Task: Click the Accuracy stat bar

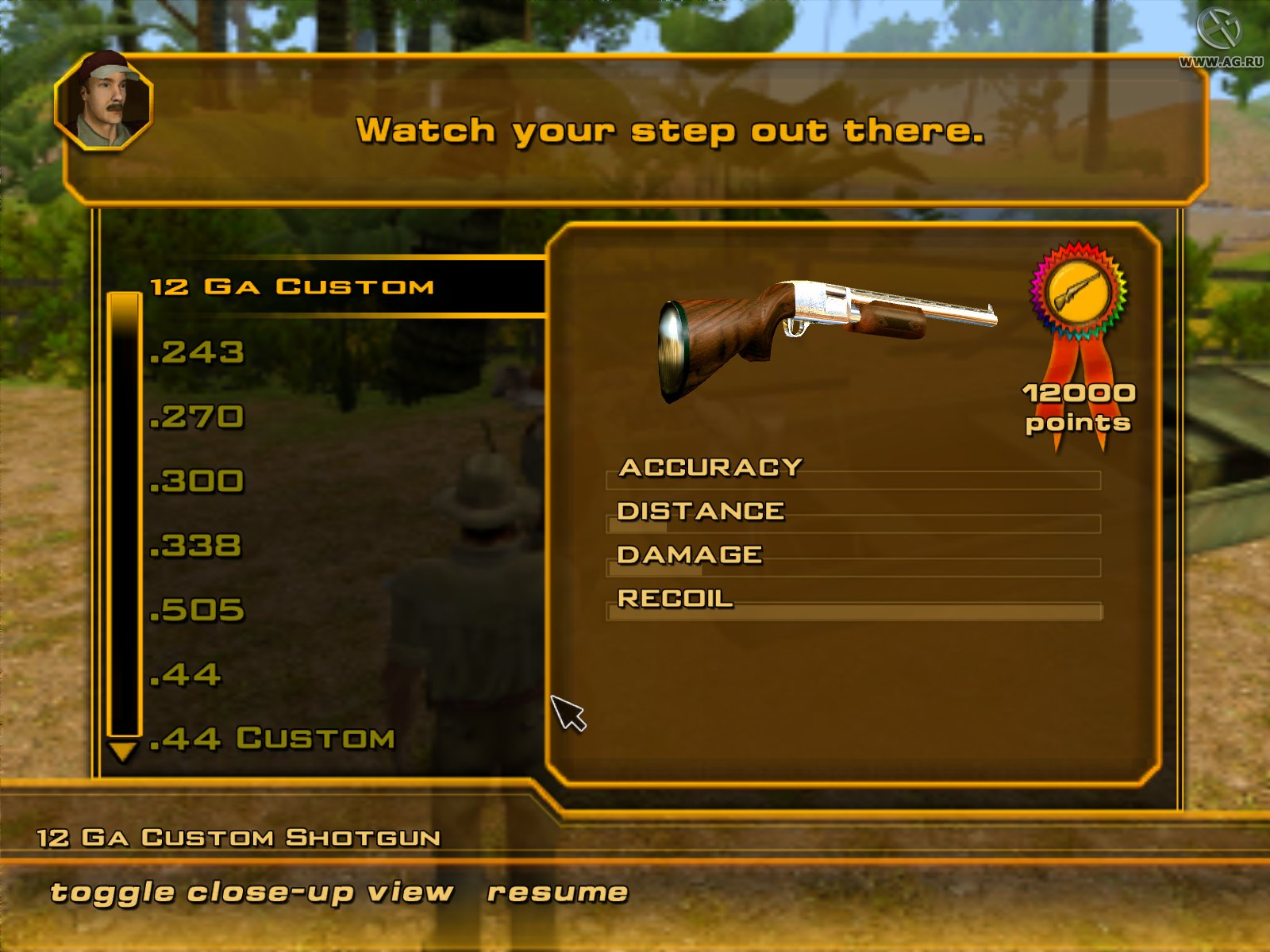Action: [853, 478]
